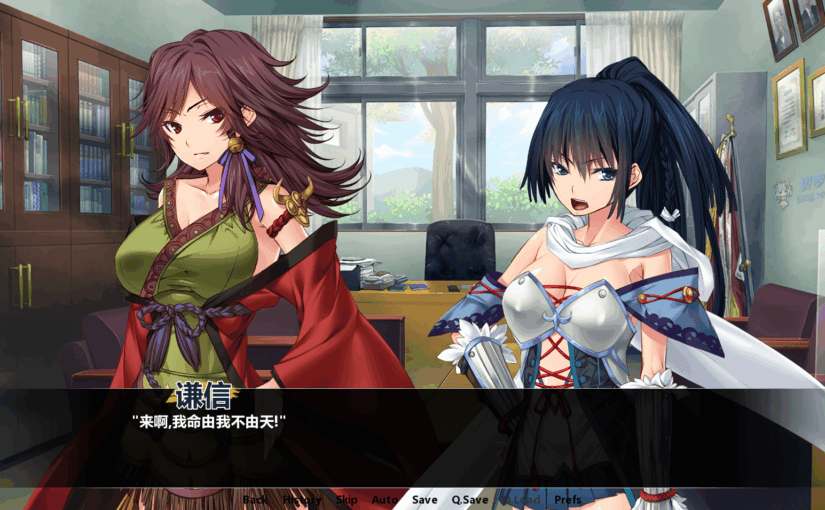This screenshot has width=825, height=510.
Task: Open Prefs settings
Action: pyautogui.click(x=568, y=499)
